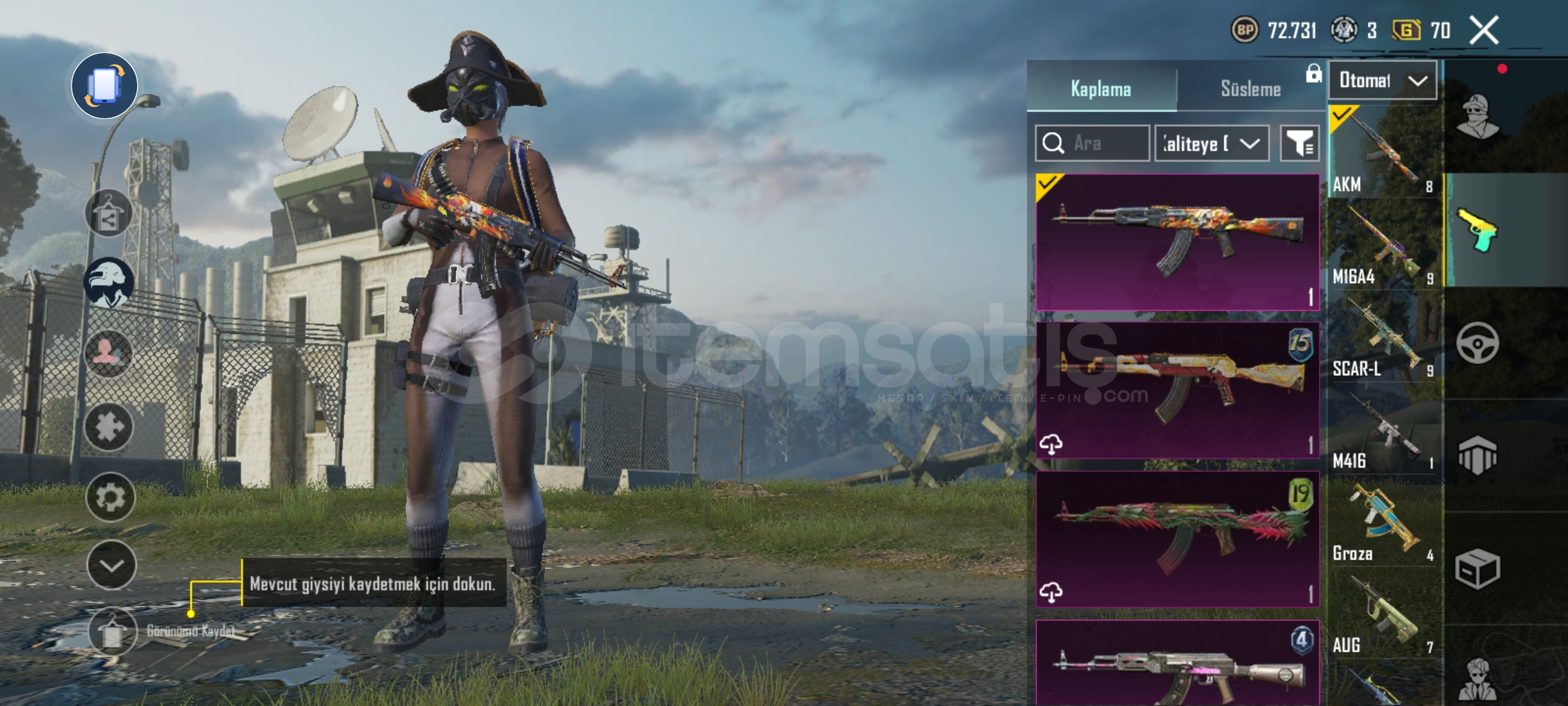Open the Kaliteye sort dropdown

pyautogui.click(x=1212, y=143)
